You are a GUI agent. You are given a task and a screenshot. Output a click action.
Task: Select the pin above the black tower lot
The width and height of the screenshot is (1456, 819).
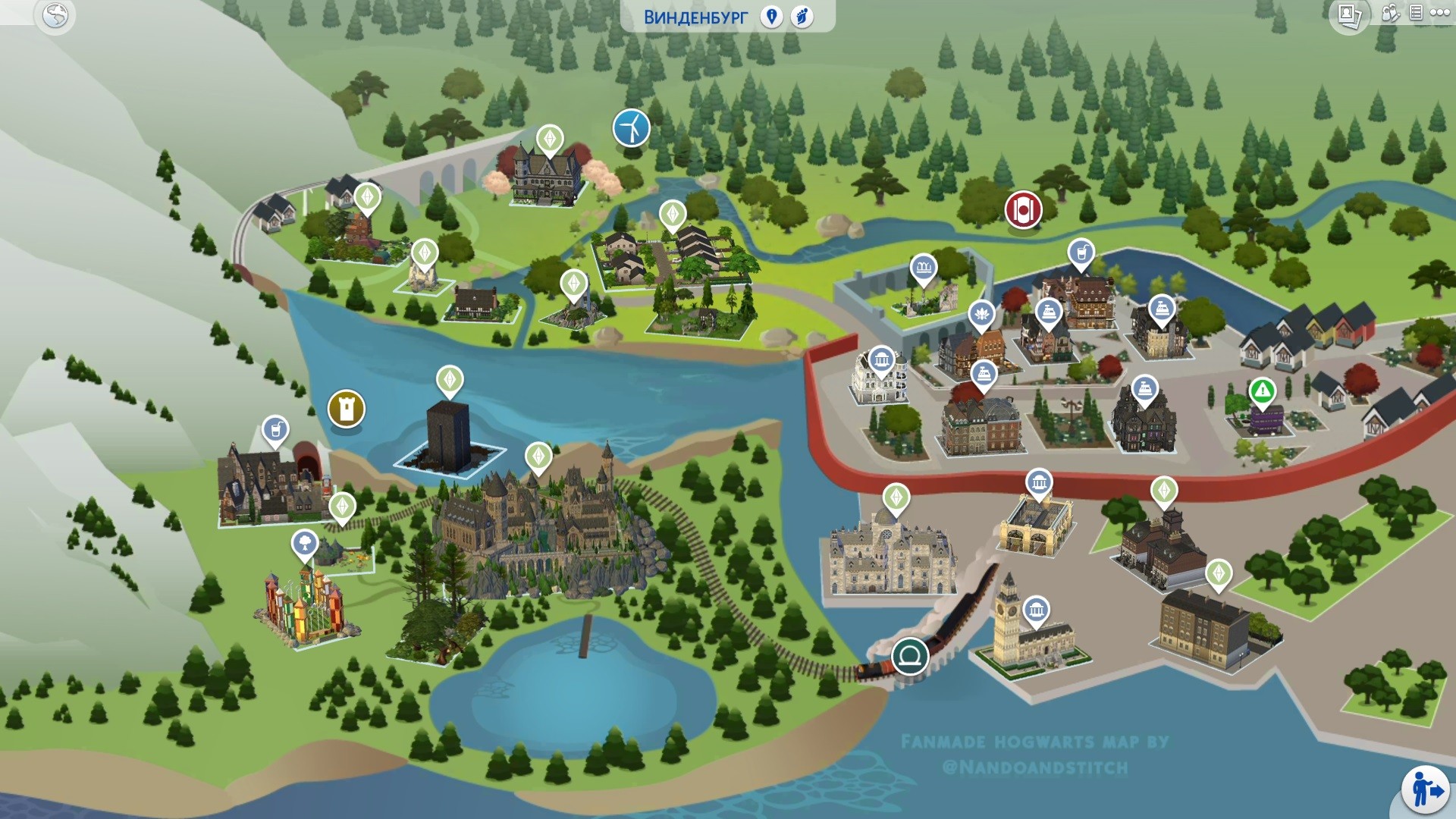[x=450, y=379]
